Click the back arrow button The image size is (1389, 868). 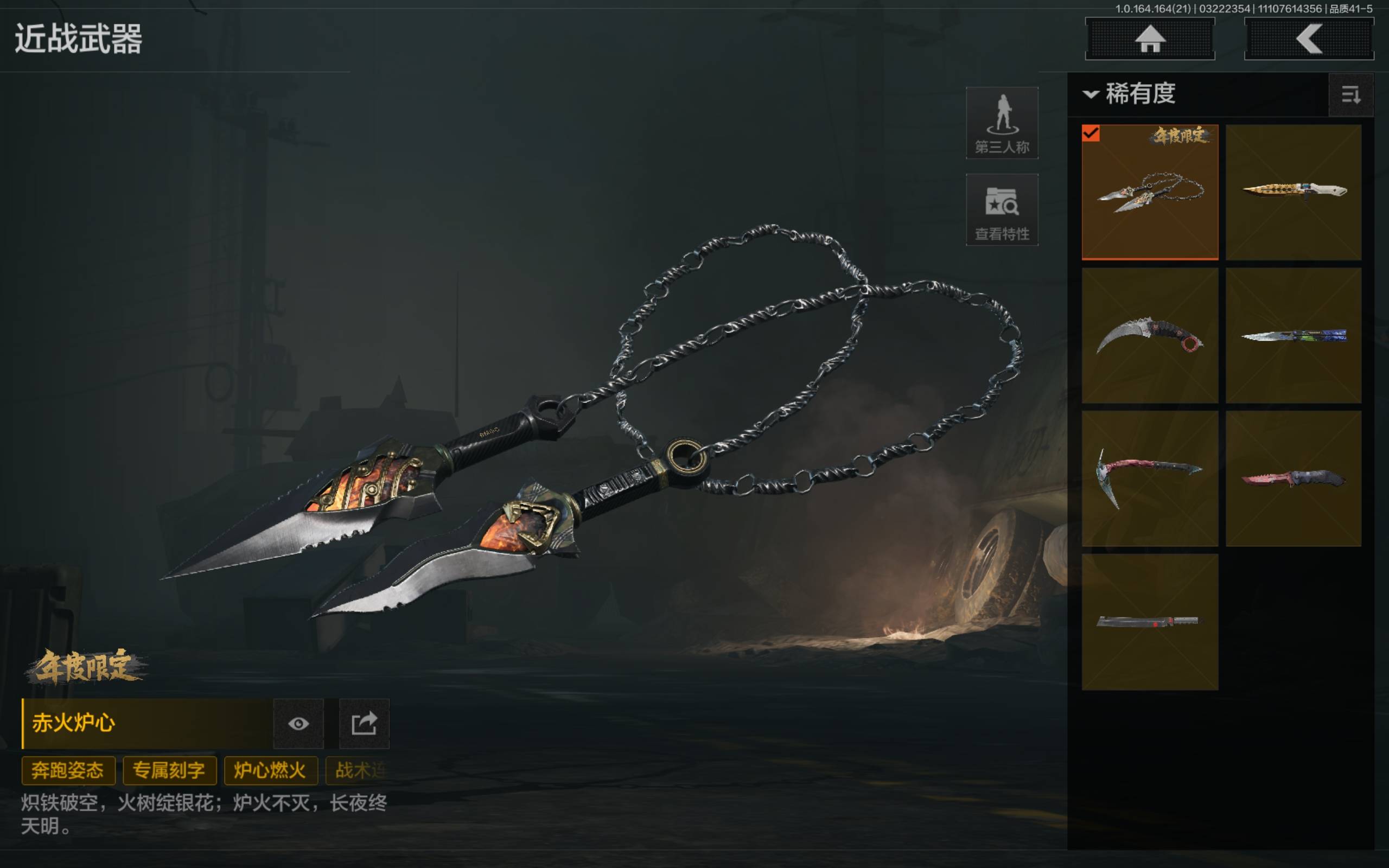[x=1309, y=39]
